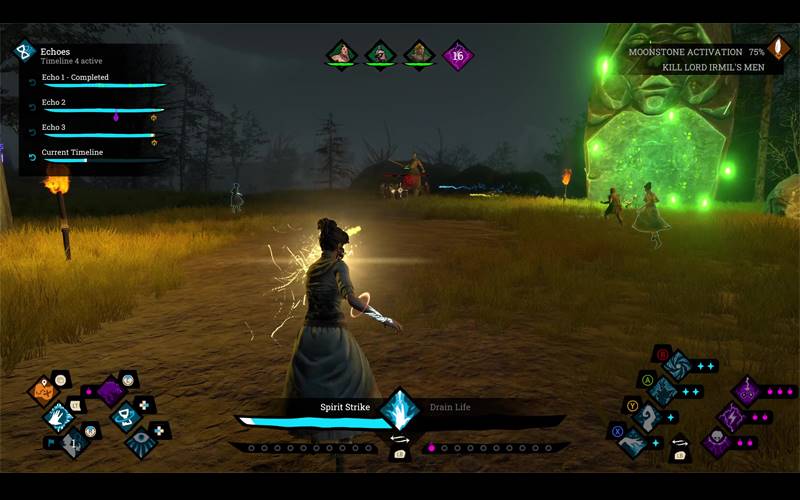Select the purple skull skill
The width and height of the screenshot is (800, 500).
(715, 441)
